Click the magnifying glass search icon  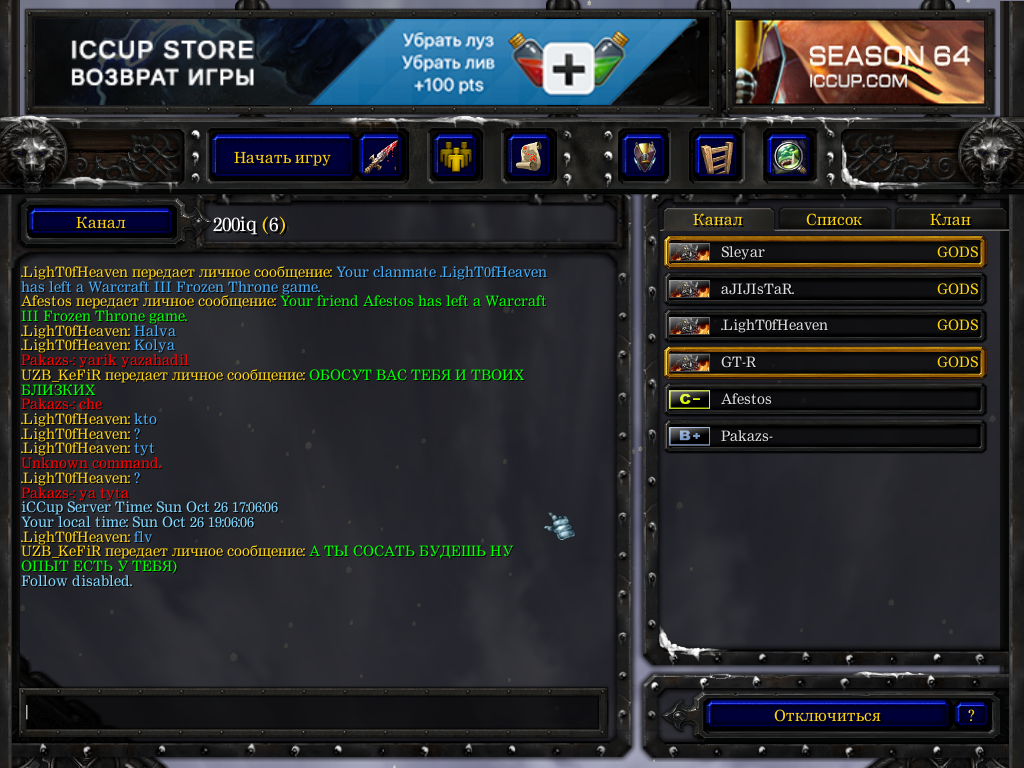[x=787, y=157]
